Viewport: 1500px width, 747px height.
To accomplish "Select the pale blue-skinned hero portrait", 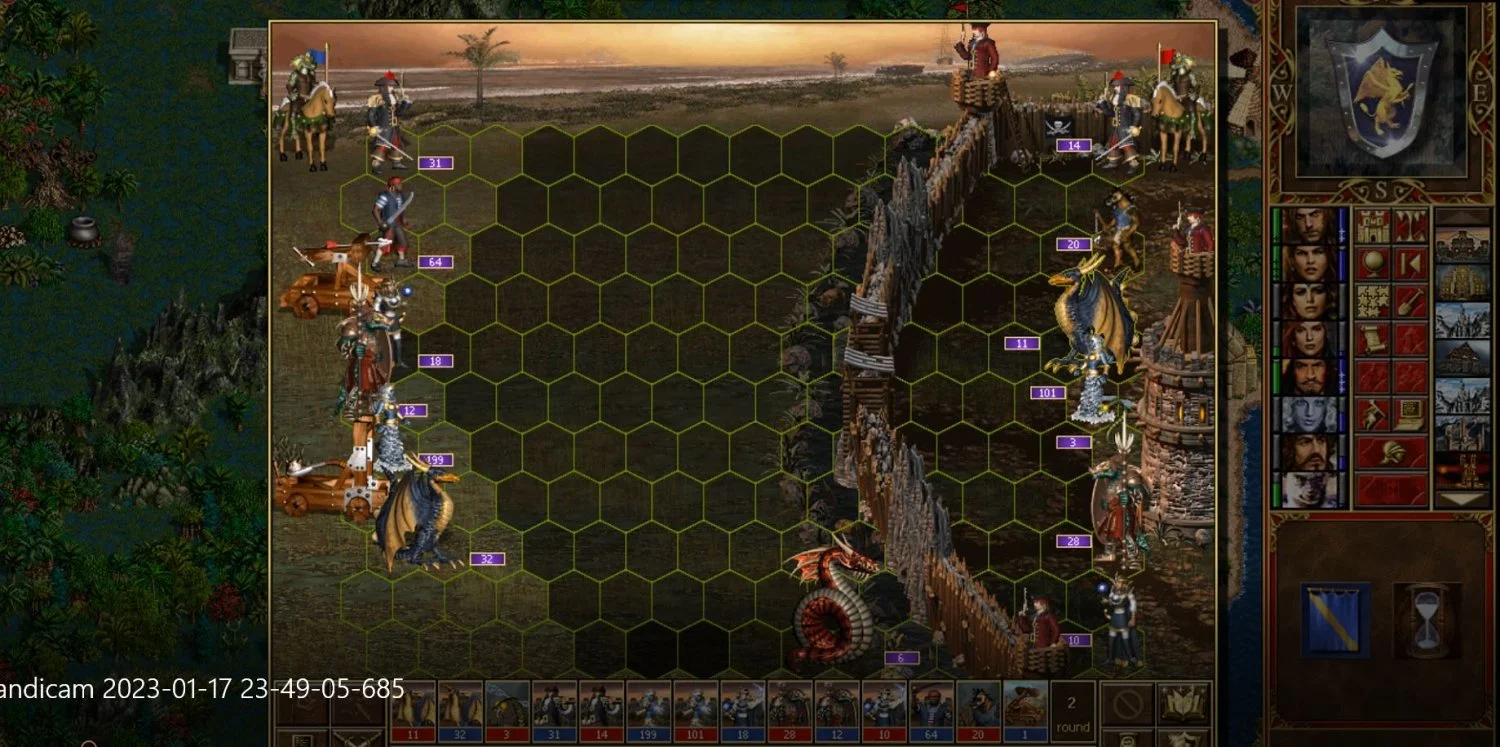I will (1309, 415).
